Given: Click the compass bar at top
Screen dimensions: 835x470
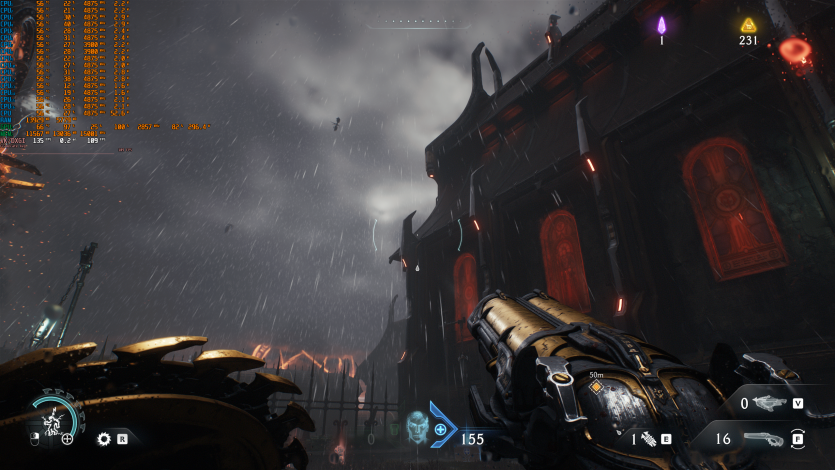Looking at the screenshot, I should tap(417, 22).
